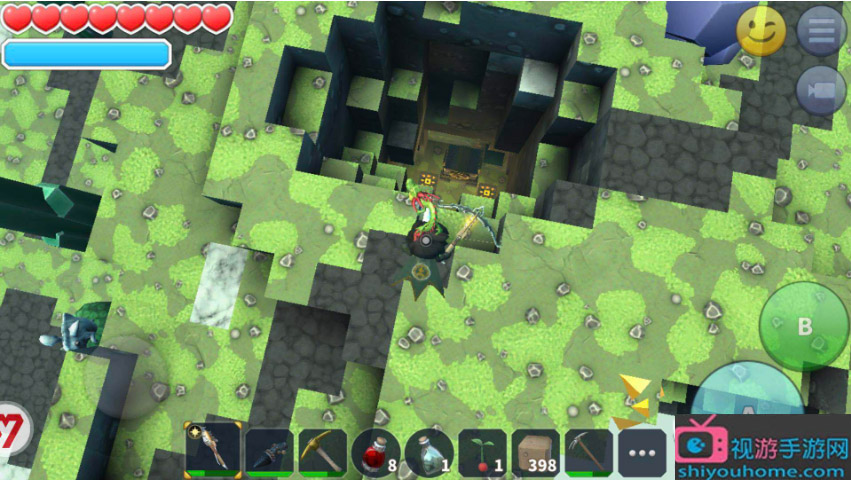Open the shiyouhome.com watermark link
This screenshot has width=851, height=480.
tap(762, 456)
